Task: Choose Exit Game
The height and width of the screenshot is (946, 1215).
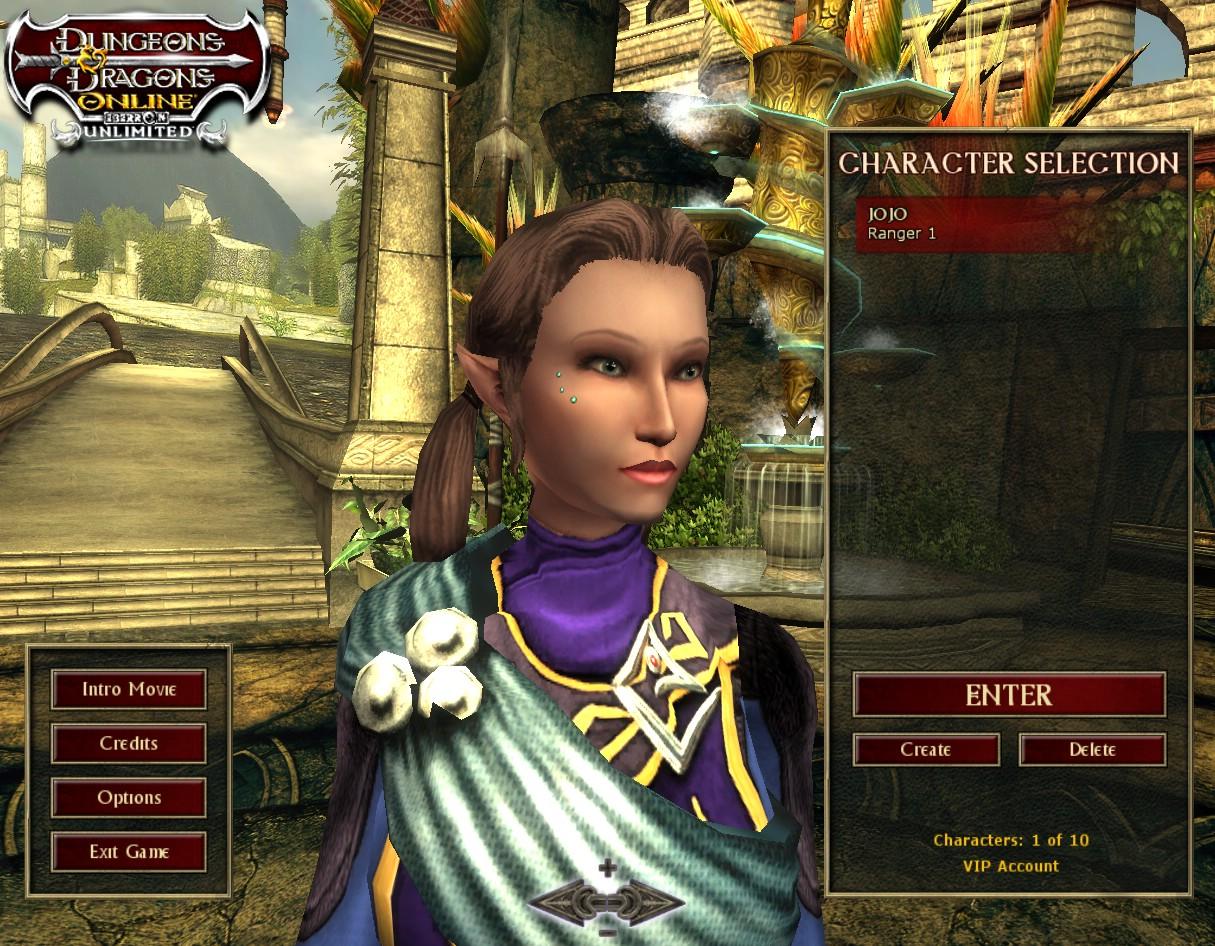Action: (x=129, y=852)
